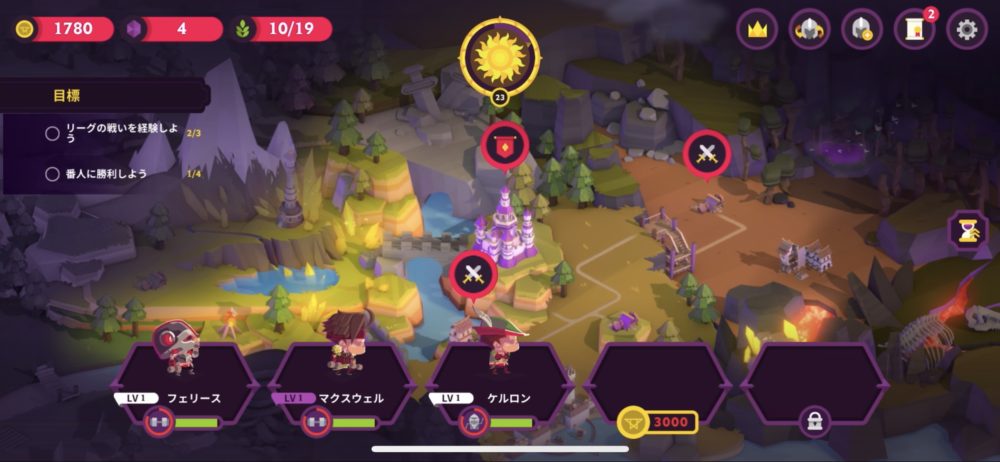Open the crown icon menu
1000x462 pixels.
tap(757, 29)
